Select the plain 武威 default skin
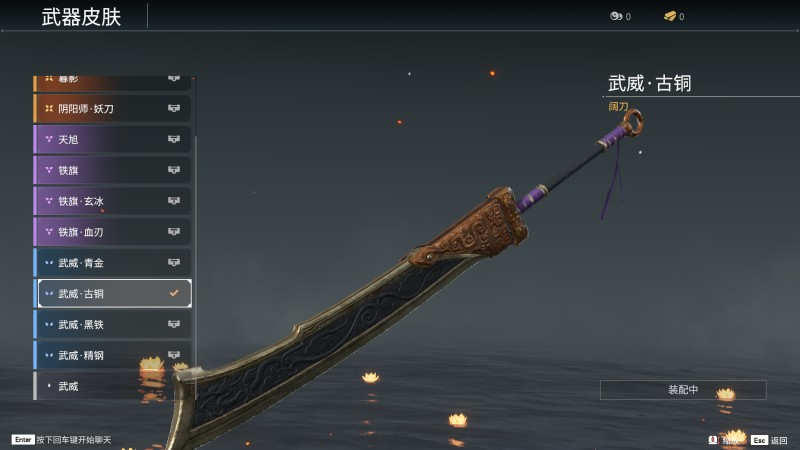Image resolution: width=800 pixels, height=450 pixels. tap(112, 385)
